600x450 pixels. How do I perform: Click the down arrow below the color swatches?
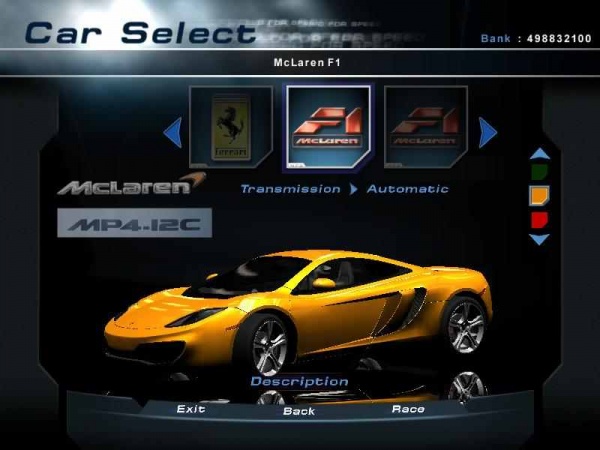pyautogui.click(x=539, y=239)
